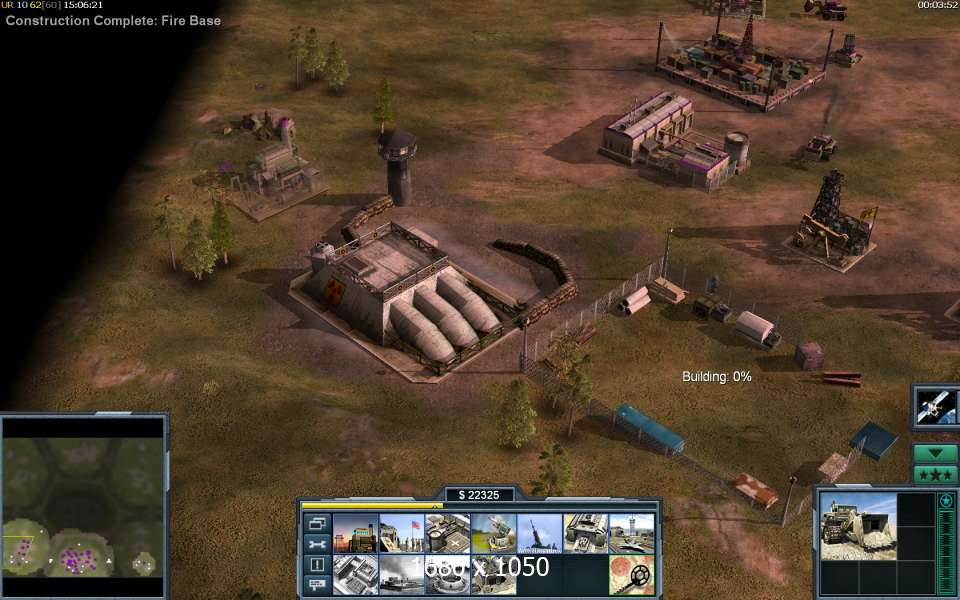Click the wrench button on the command bar

coord(317,544)
